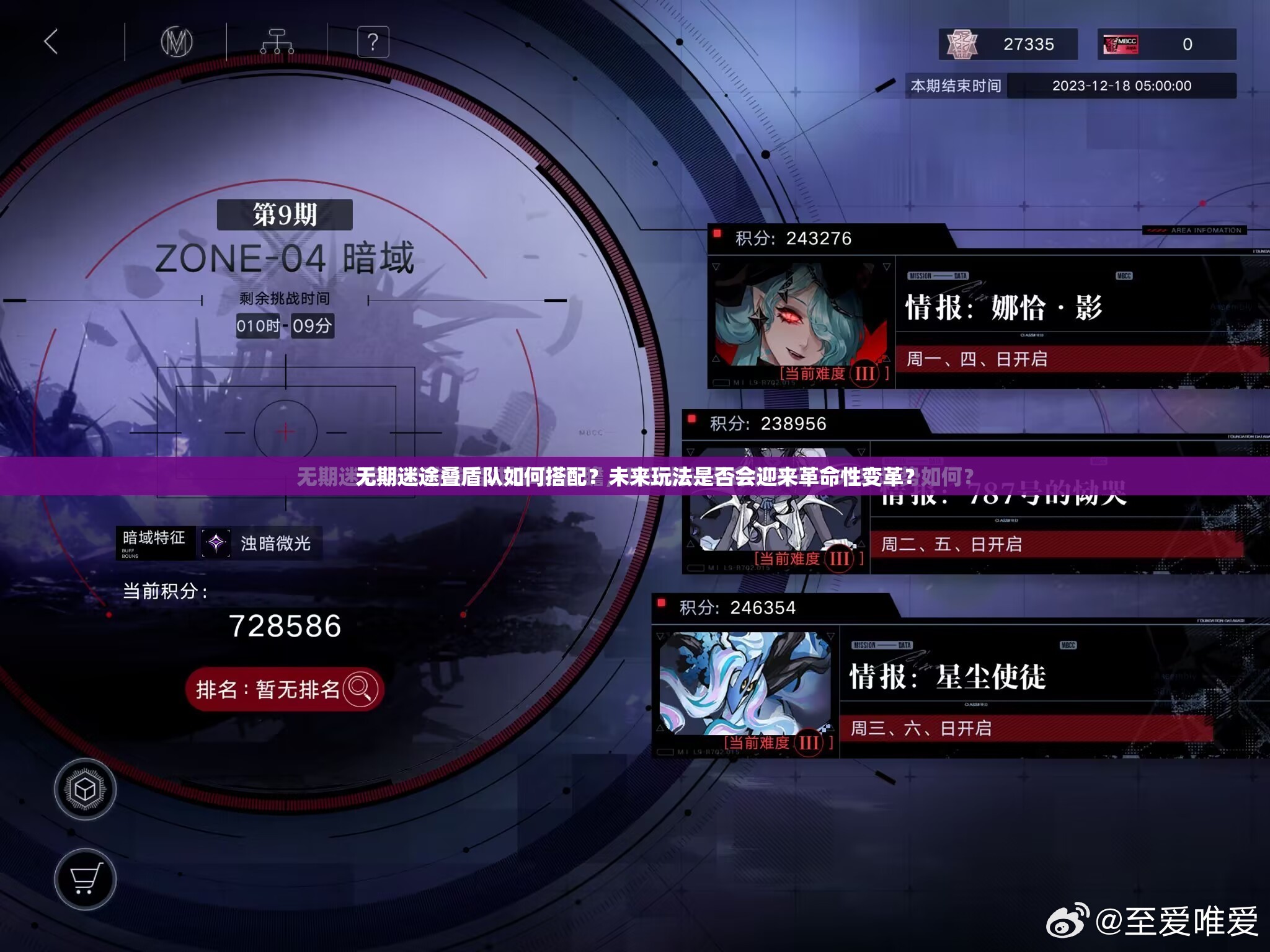
Task: Open the shop via shopping cart icon
Action: pos(86,879)
